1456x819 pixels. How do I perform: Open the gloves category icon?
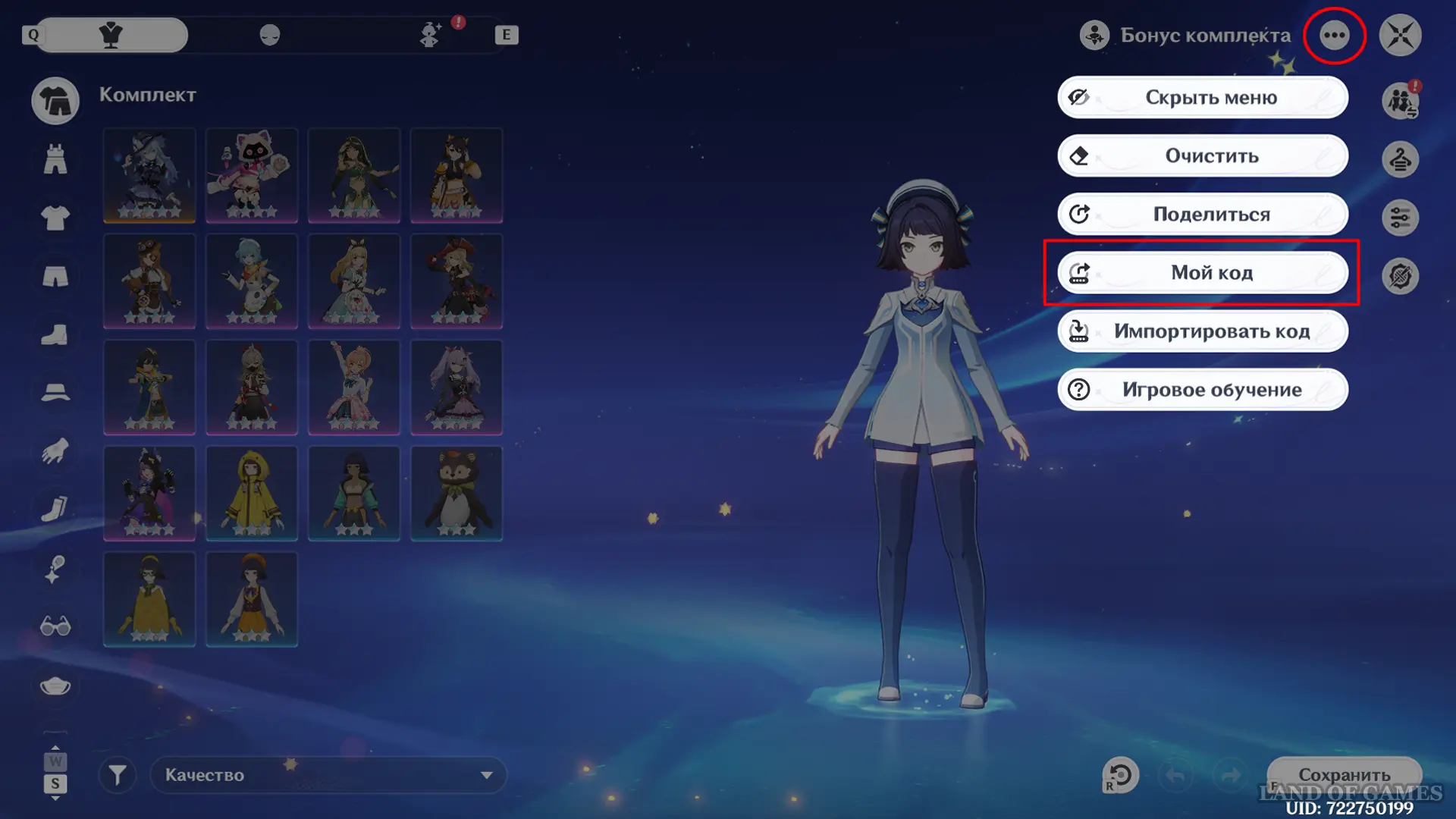click(x=55, y=452)
